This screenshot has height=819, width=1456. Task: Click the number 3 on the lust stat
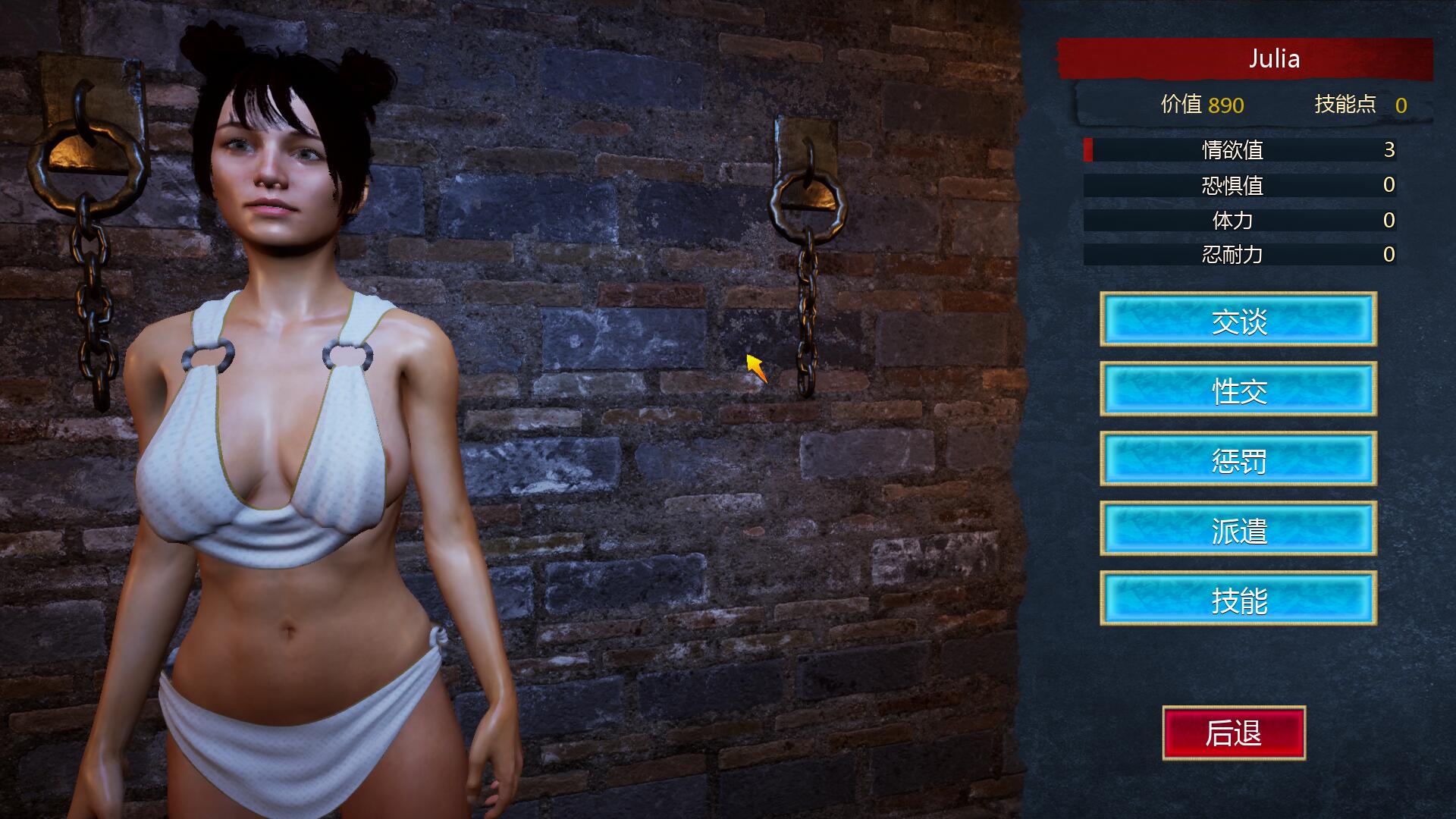point(1388,151)
